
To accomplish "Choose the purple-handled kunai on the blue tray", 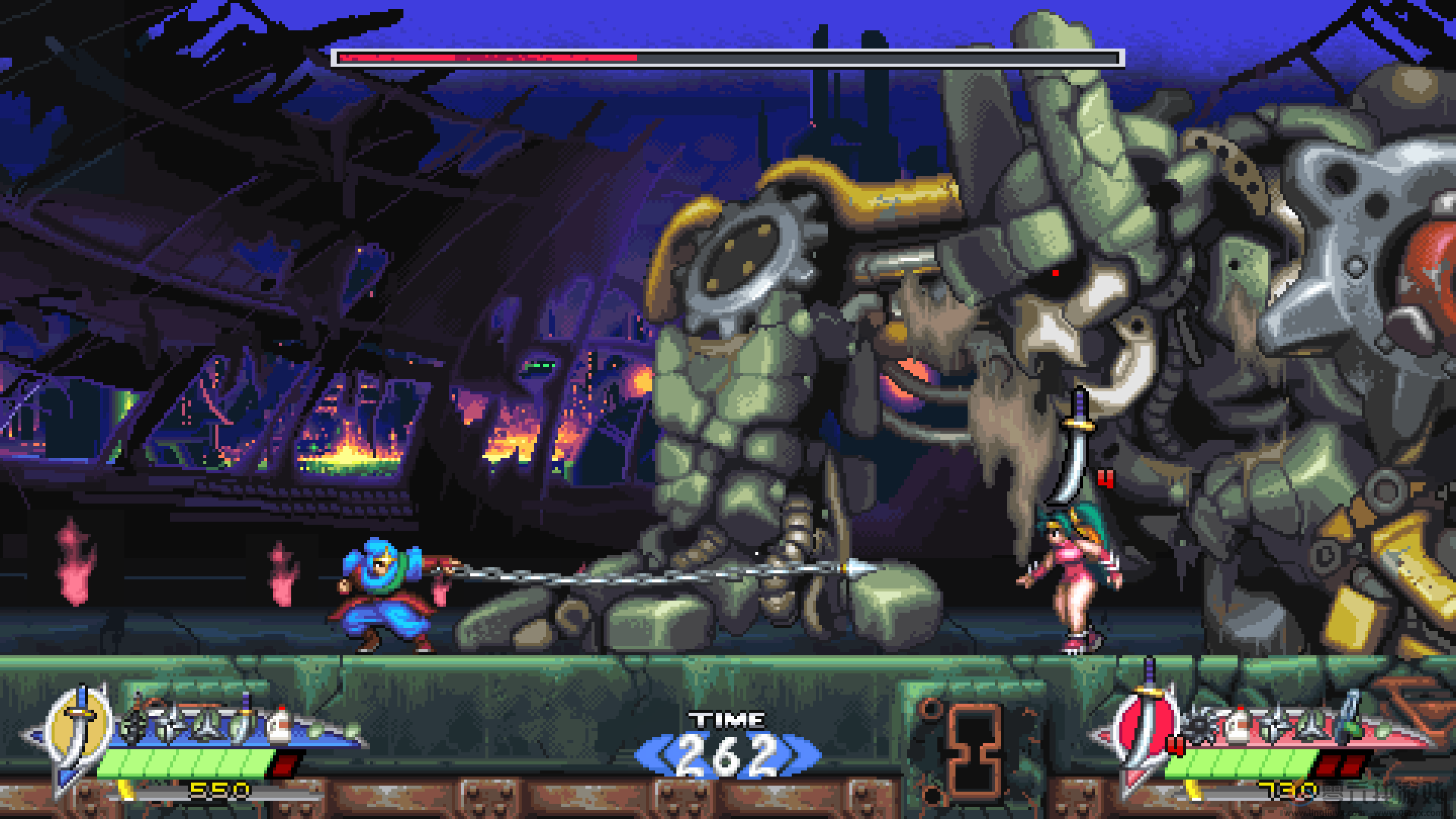I will [x=243, y=720].
